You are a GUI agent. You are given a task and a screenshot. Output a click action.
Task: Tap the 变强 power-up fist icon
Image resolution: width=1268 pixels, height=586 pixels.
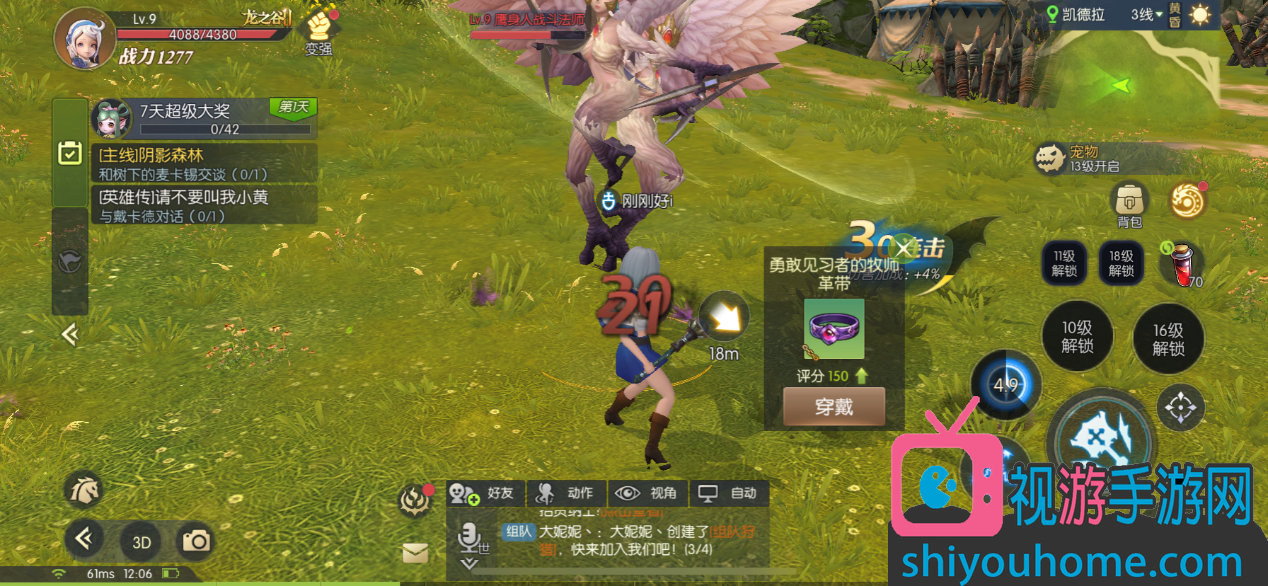(x=319, y=30)
